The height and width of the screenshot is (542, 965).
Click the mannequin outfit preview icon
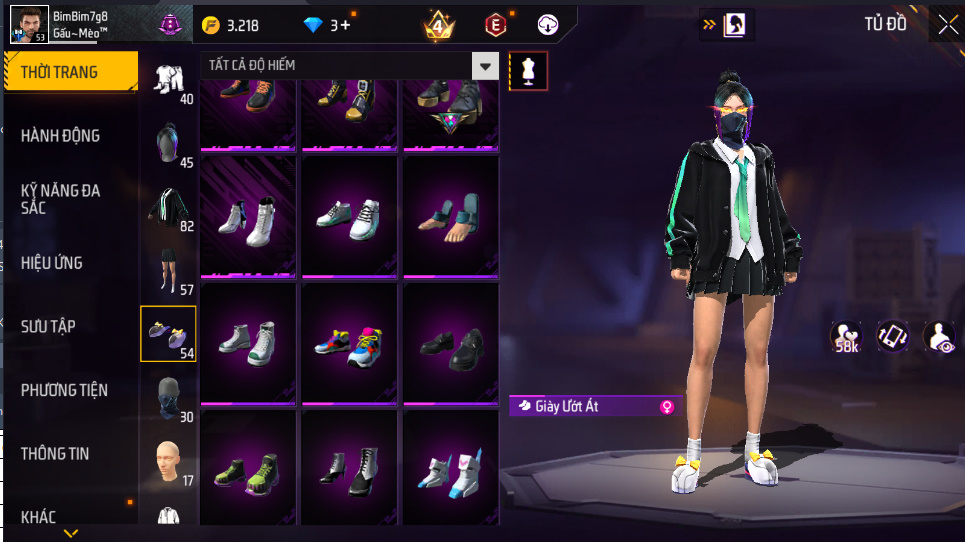529,71
